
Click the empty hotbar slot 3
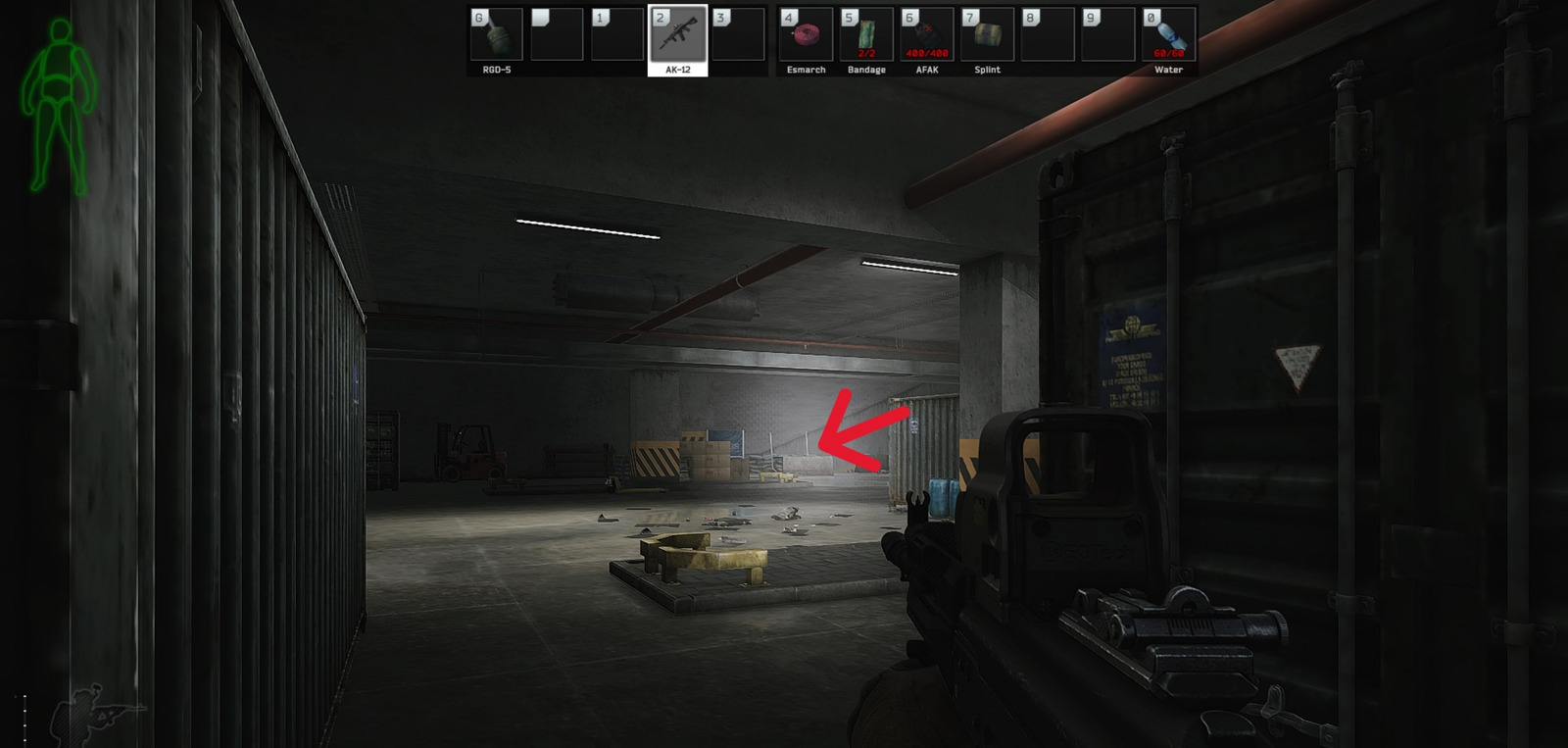point(741,34)
